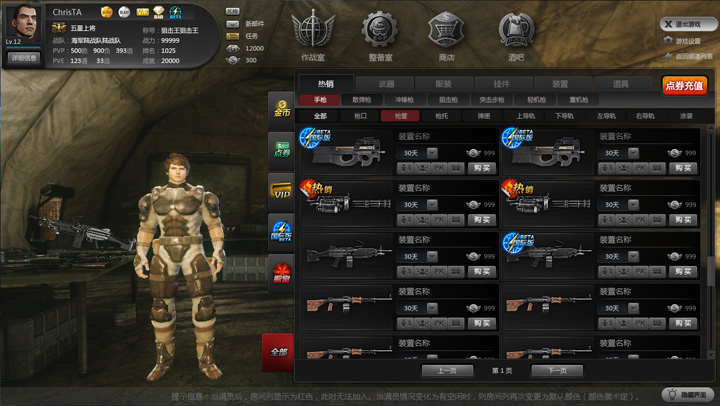This screenshot has width=720, height=406.
Task: Click the 退出游戏 (exit game) button
Action: [x=686, y=23]
